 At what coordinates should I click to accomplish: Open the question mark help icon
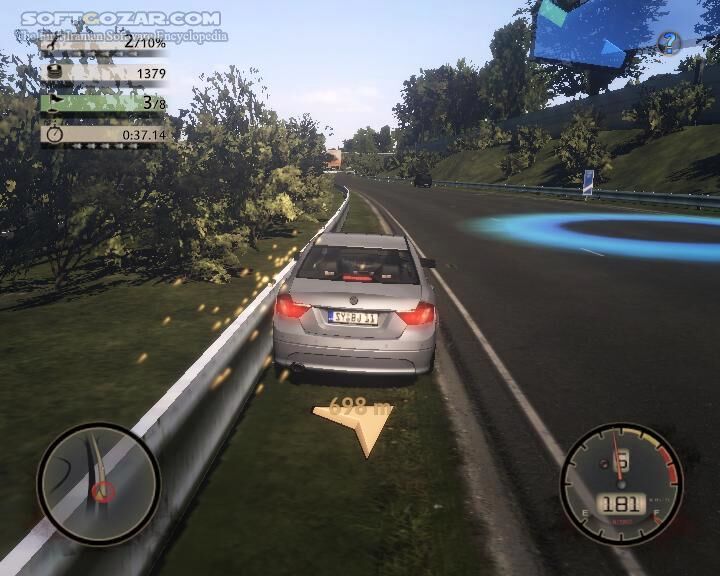669,43
